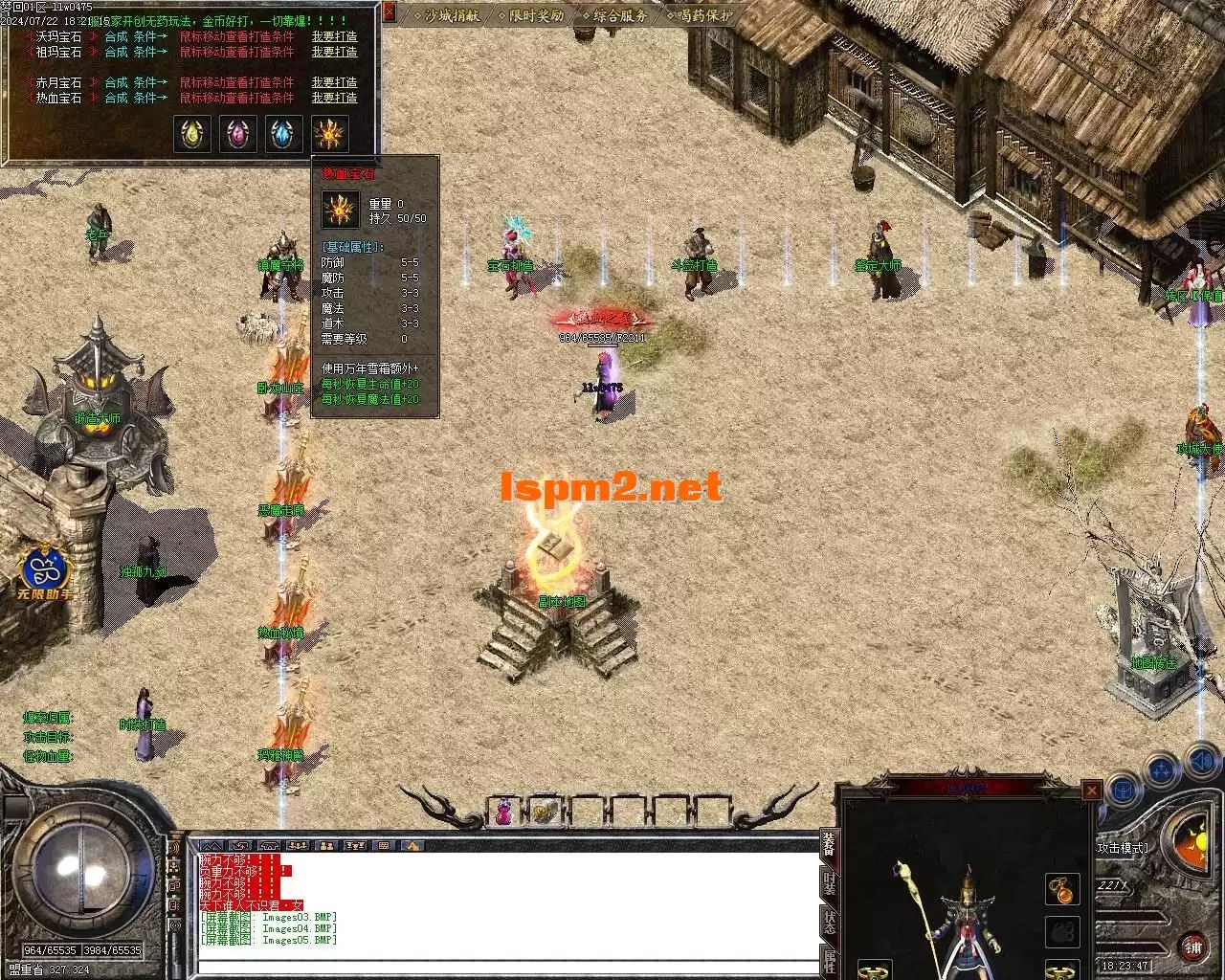
Task: Switch to the 状态 tab
Action: point(829,923)
